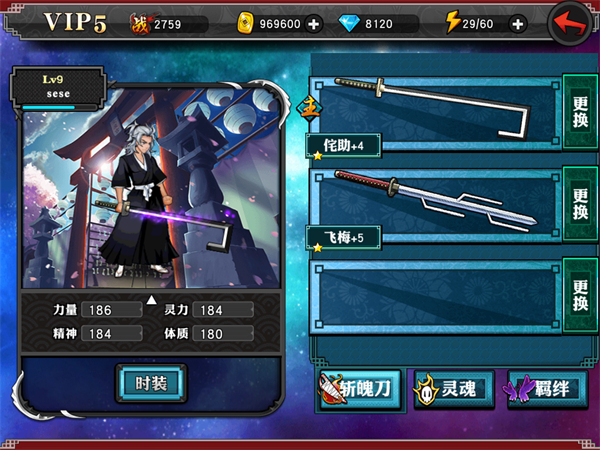Click 更换 beside the empty weapon slot
600x450 pixels.
click(x=580, y=293)
